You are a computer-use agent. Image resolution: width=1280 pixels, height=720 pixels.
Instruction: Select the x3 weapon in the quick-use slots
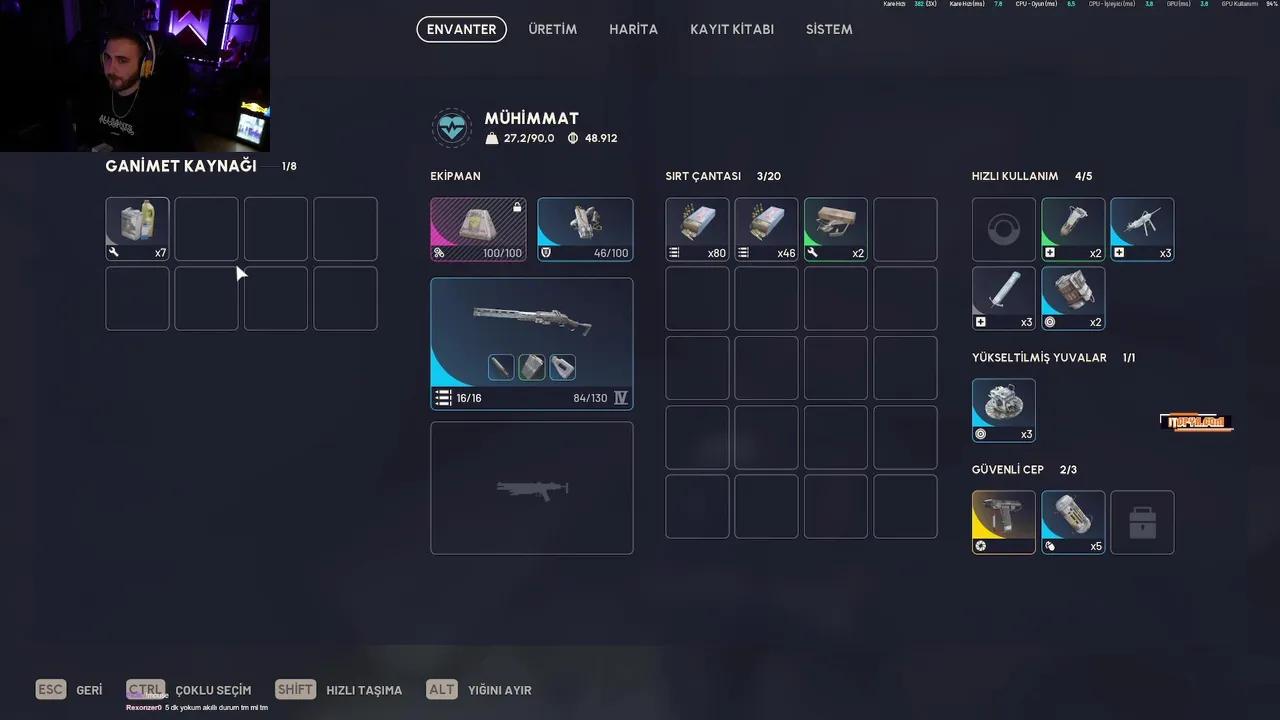point(1142,228)
